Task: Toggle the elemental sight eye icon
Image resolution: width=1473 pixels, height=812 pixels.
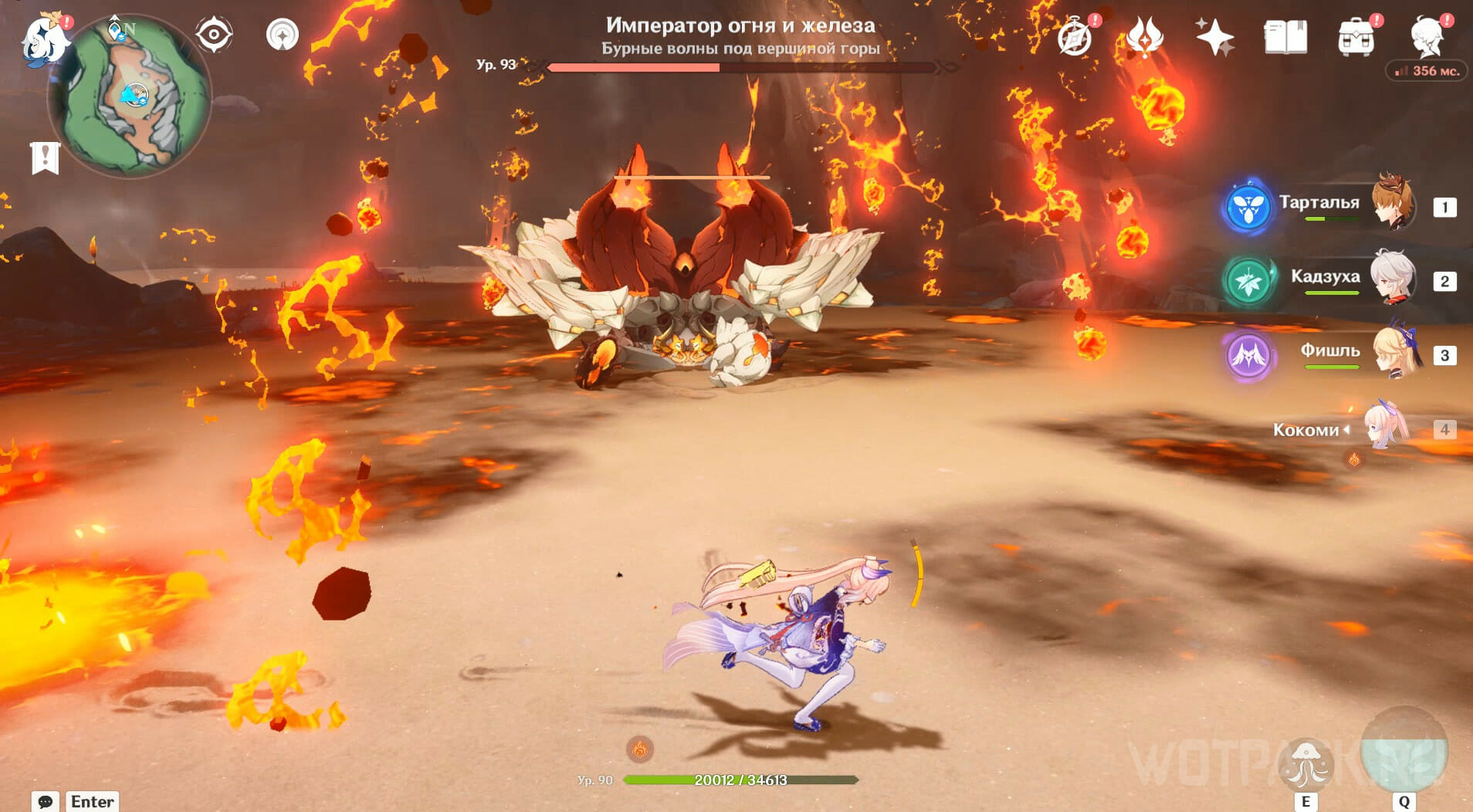Action: 213,35
